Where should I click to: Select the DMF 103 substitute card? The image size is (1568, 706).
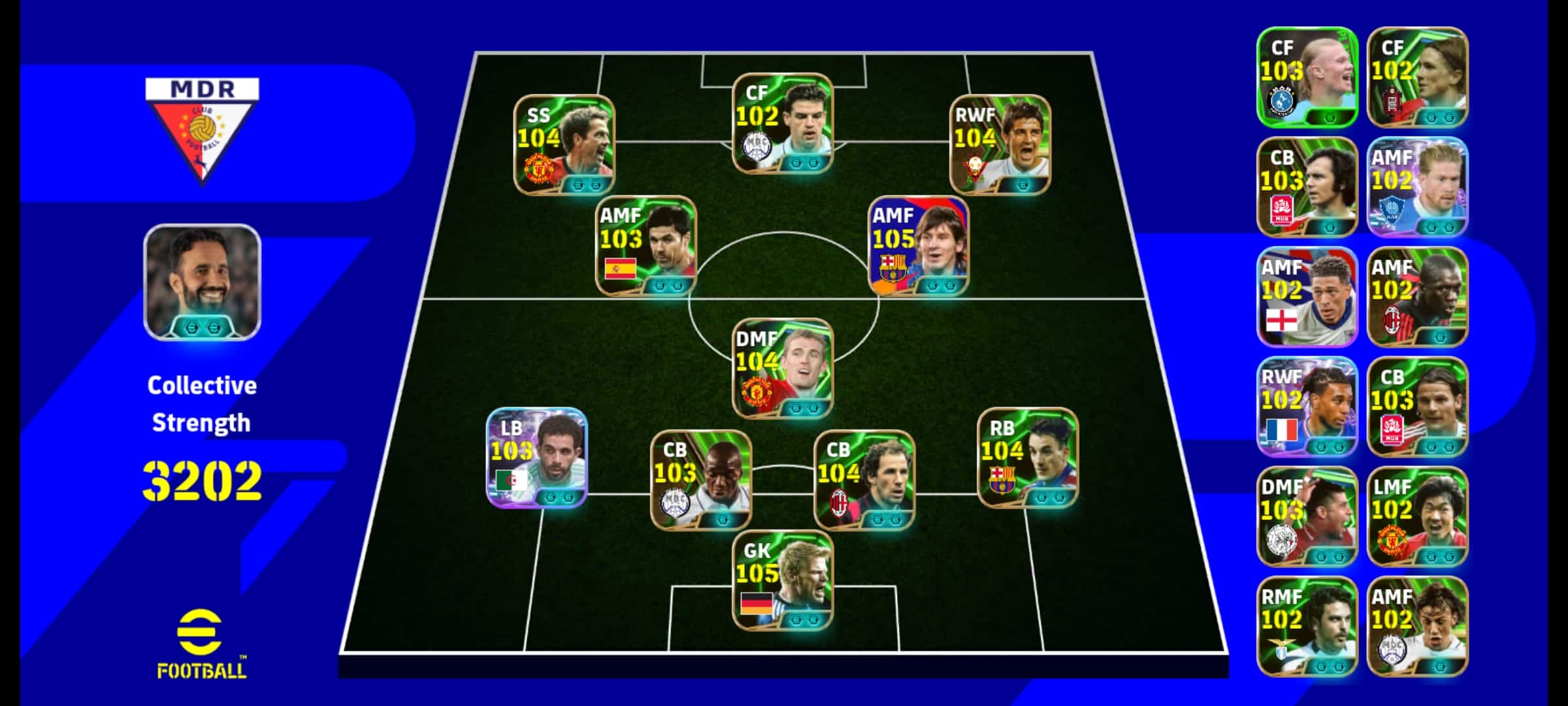pyautogui.click(x=1307, y=516)
